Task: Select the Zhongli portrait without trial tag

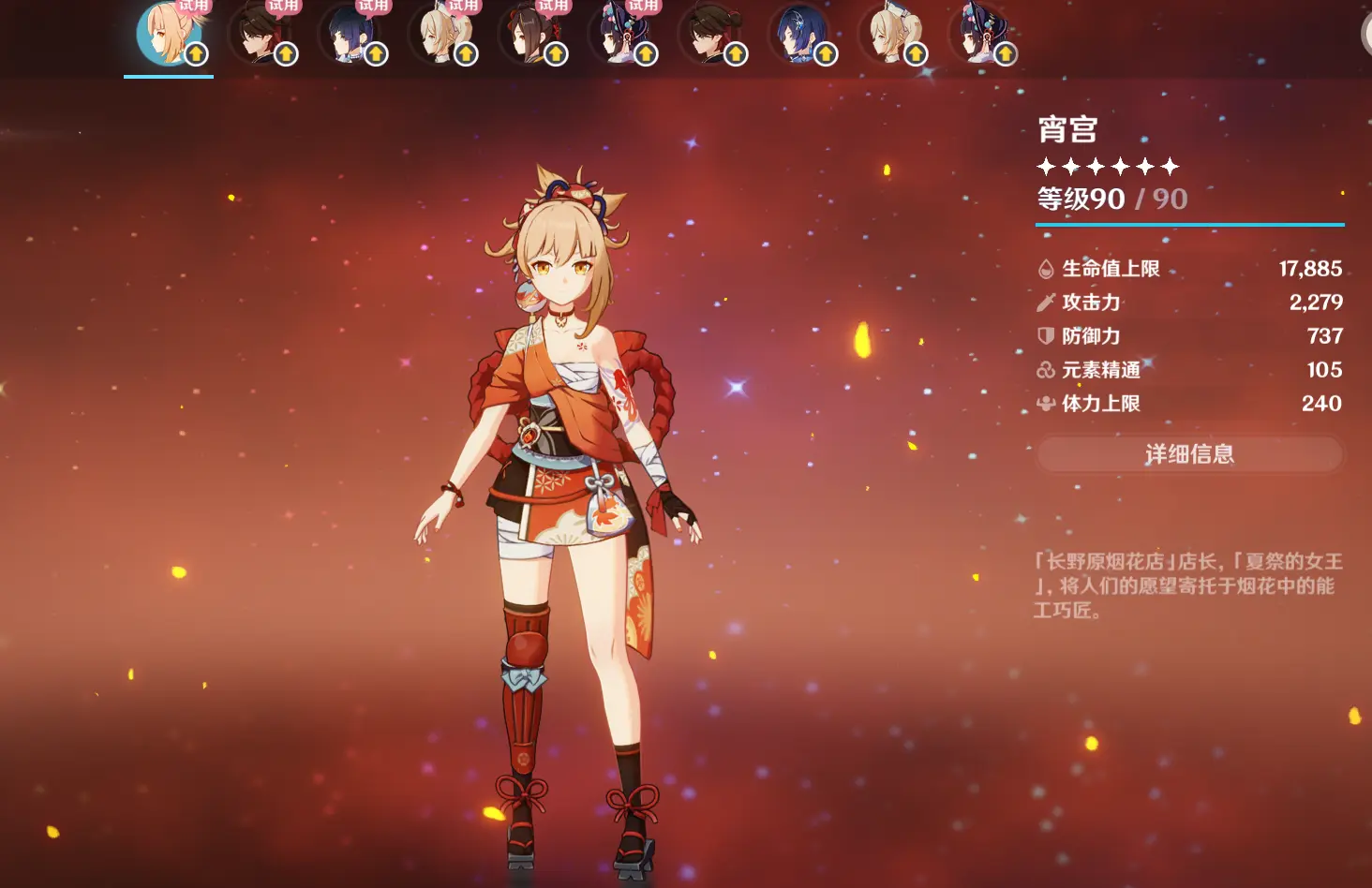Action: pyautogui.click(x=708, y=35)
